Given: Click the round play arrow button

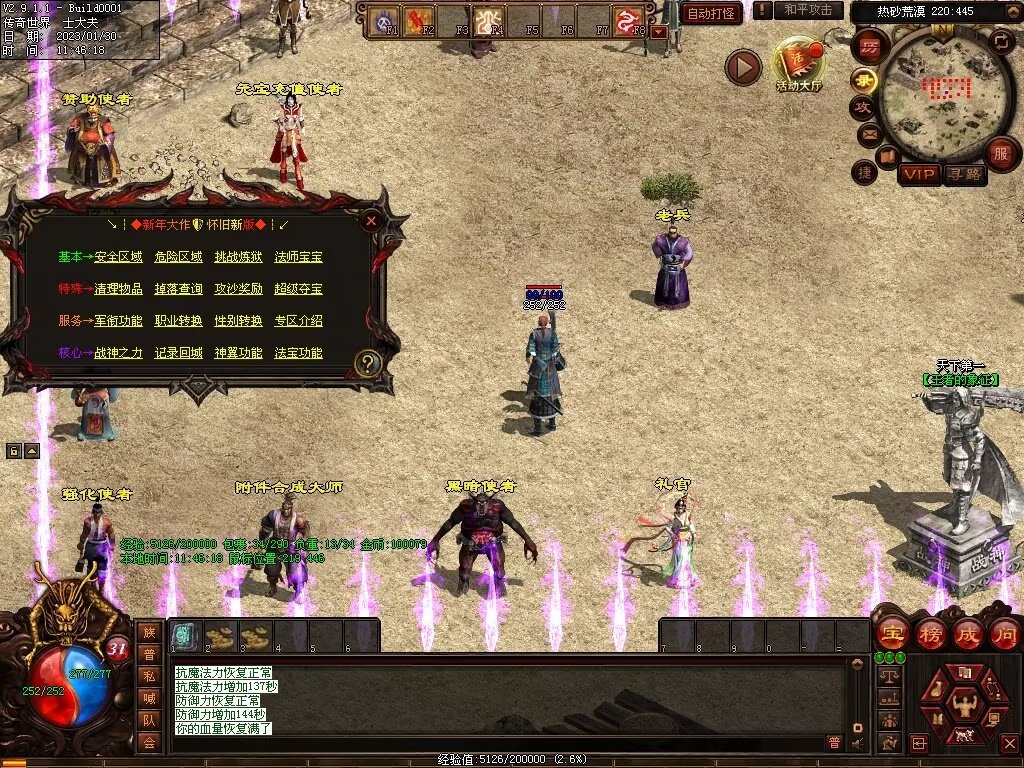Looking at the screenshot, I should click(x=743, y=67).
